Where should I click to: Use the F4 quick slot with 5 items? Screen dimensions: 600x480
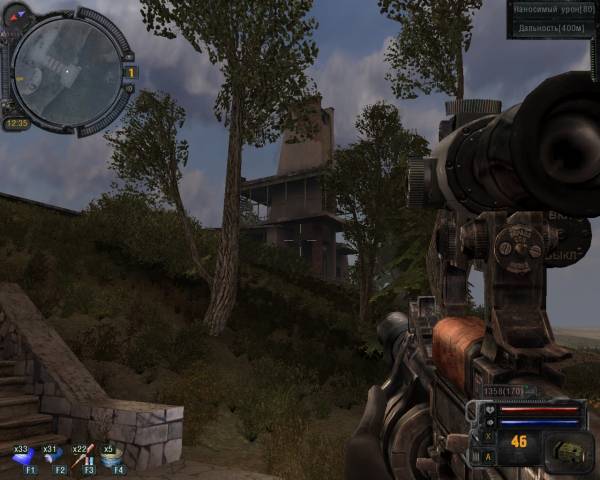point(114,456)
